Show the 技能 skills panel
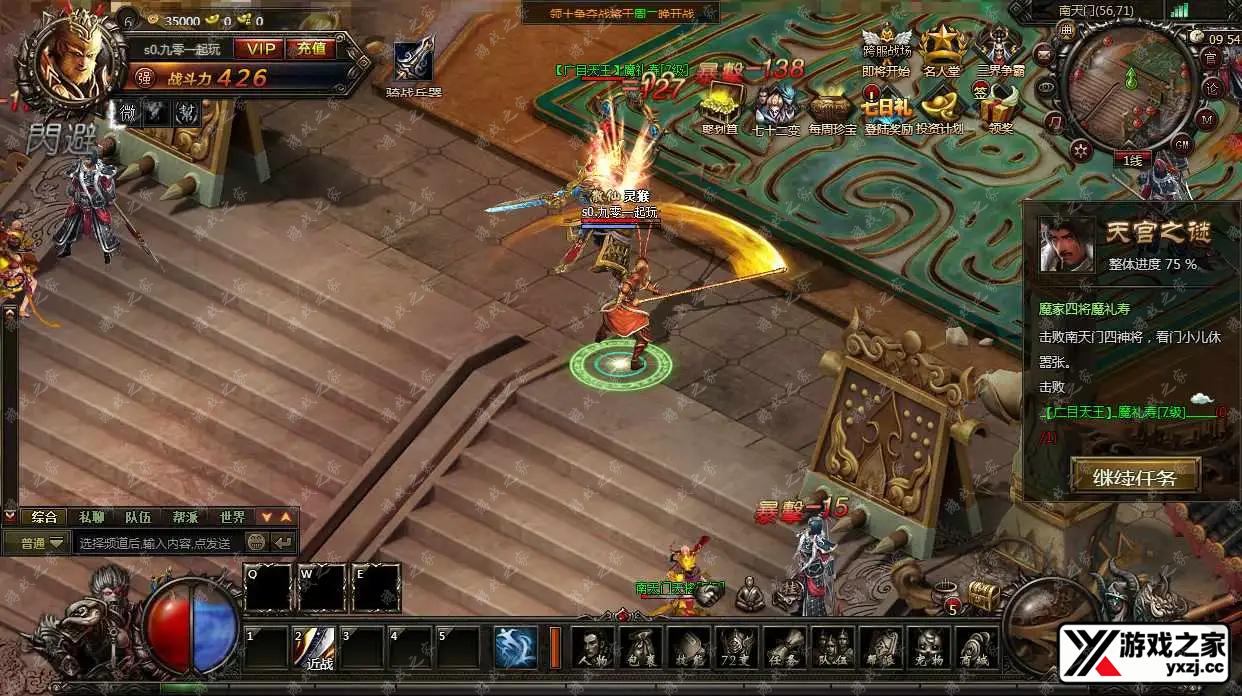Image resolution: width=1242 pixels, height=696 pixels. (x=689, y=647)
